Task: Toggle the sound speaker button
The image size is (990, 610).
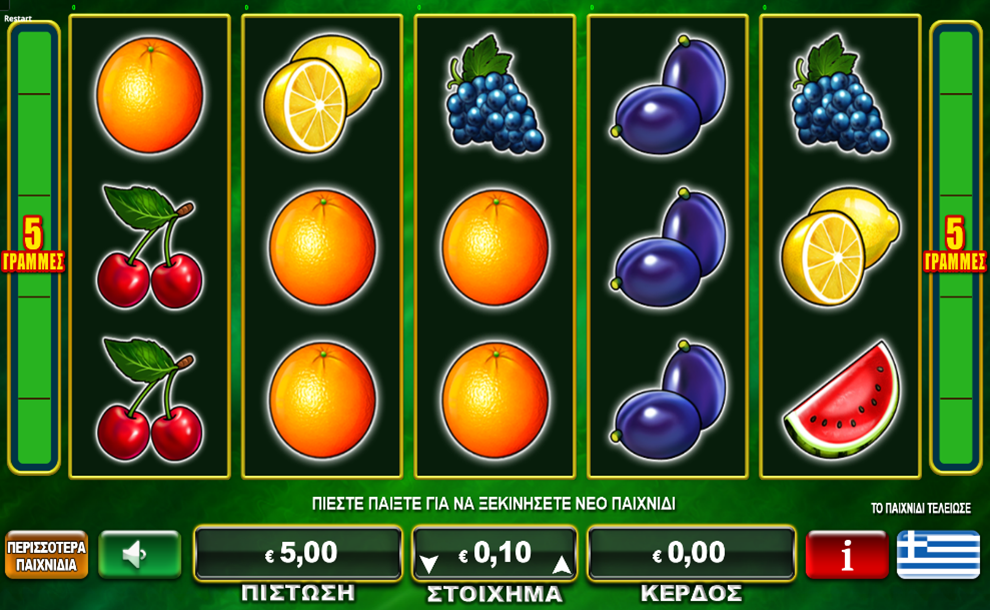Action: pyautogui.click(x=139, y=554)
